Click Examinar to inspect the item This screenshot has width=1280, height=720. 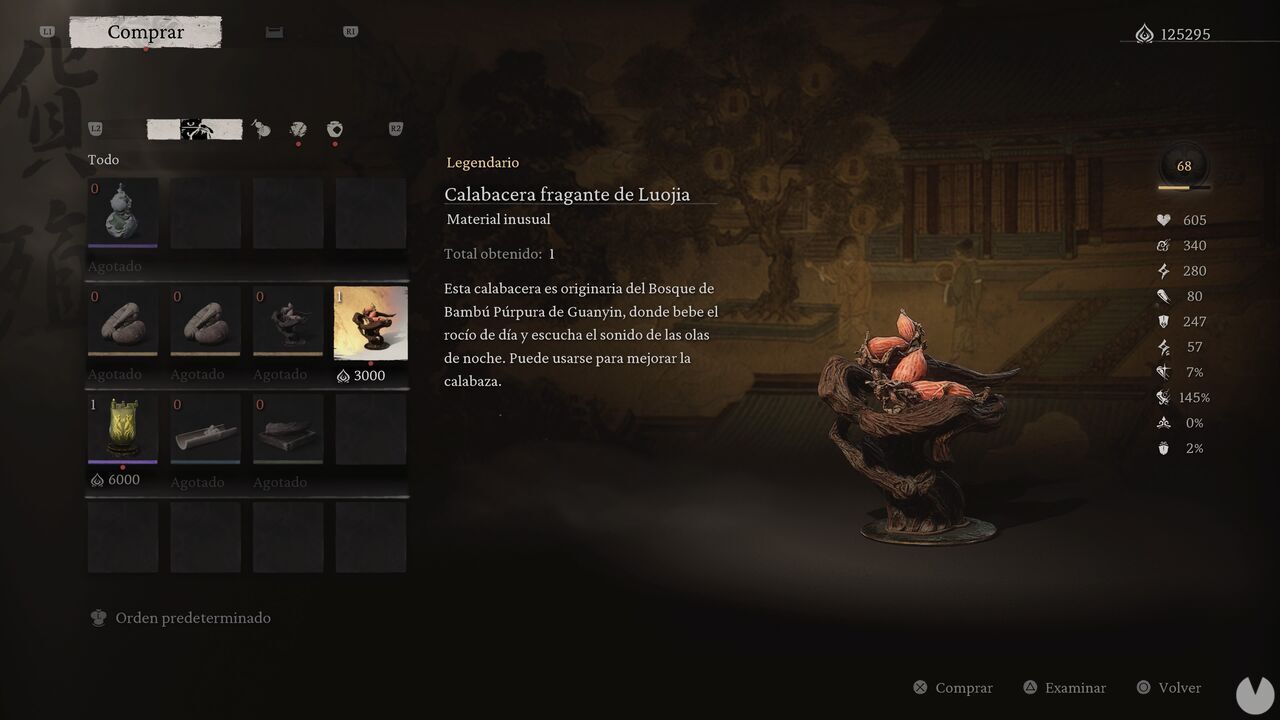coord(1064,687)
